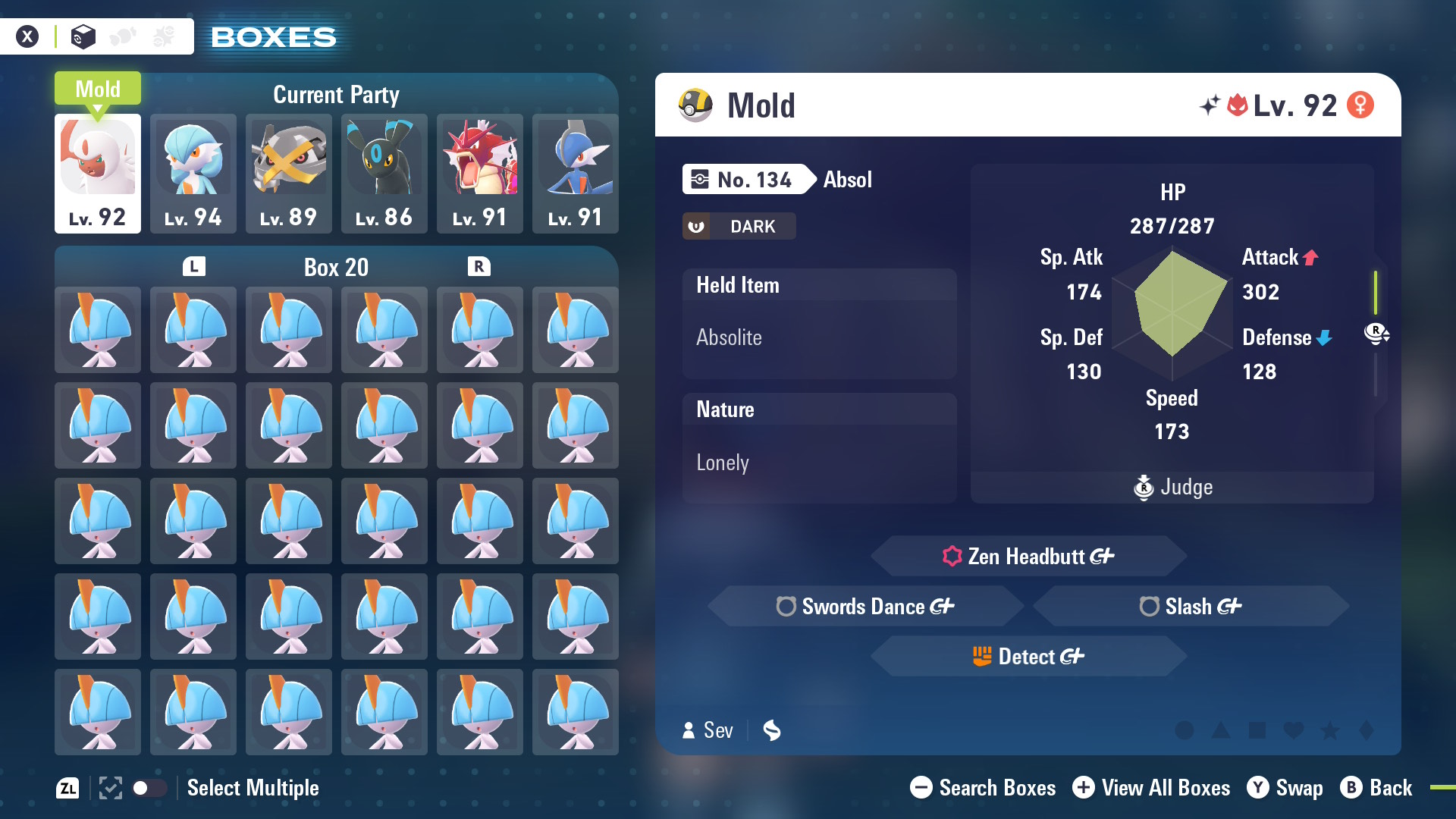1456x819 pixels.
Task: Select the Detect move
Action: (1028, 657)
